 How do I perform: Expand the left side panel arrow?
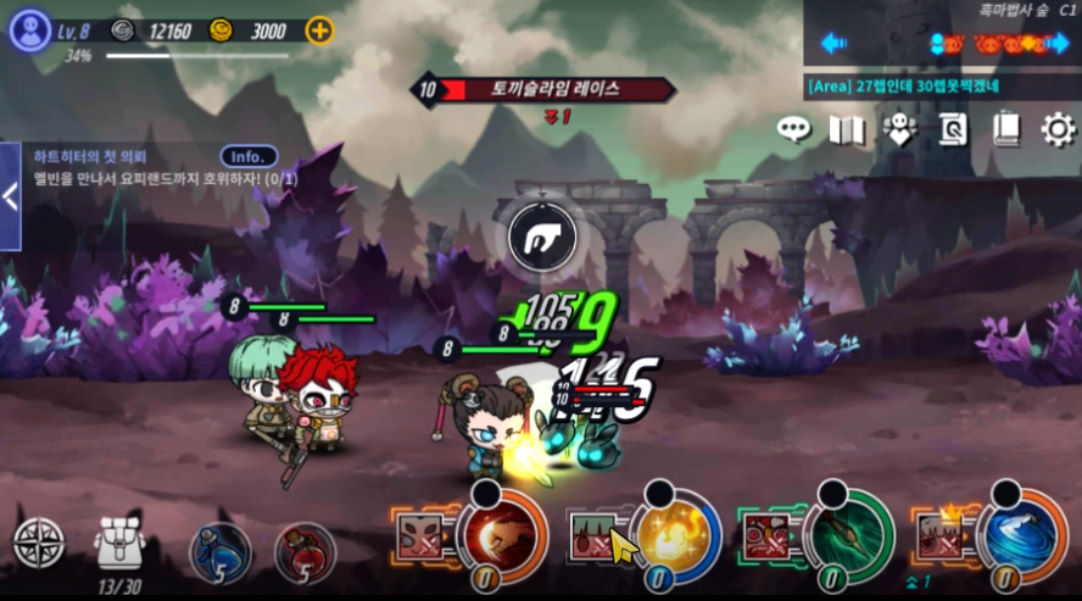10,196
